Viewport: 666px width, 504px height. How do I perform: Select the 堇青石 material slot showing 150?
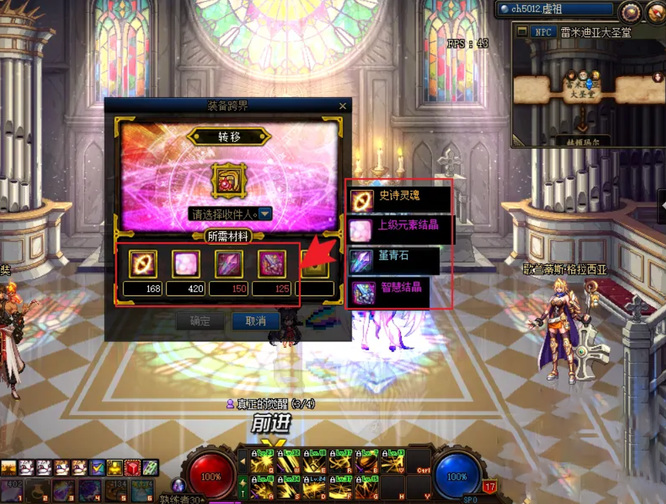[x=228, y=264]
